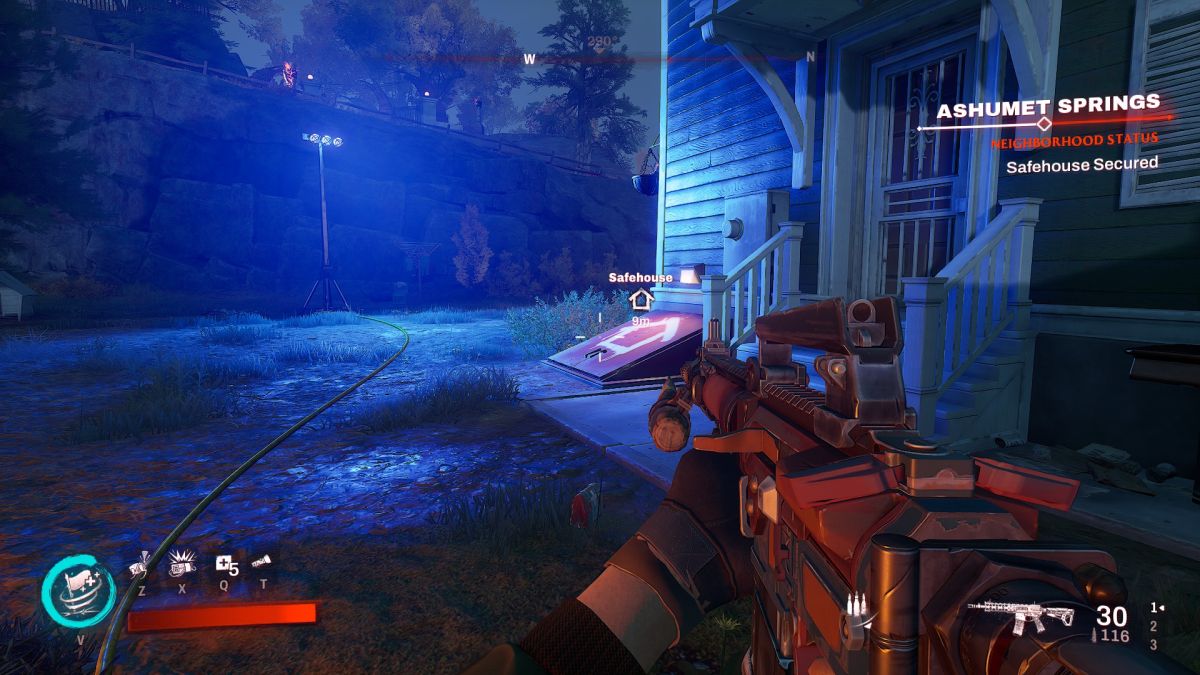Viewport: 1200px width, 675px height.
Task: Activate the first ability icon above Z
Action: (140, 567)
